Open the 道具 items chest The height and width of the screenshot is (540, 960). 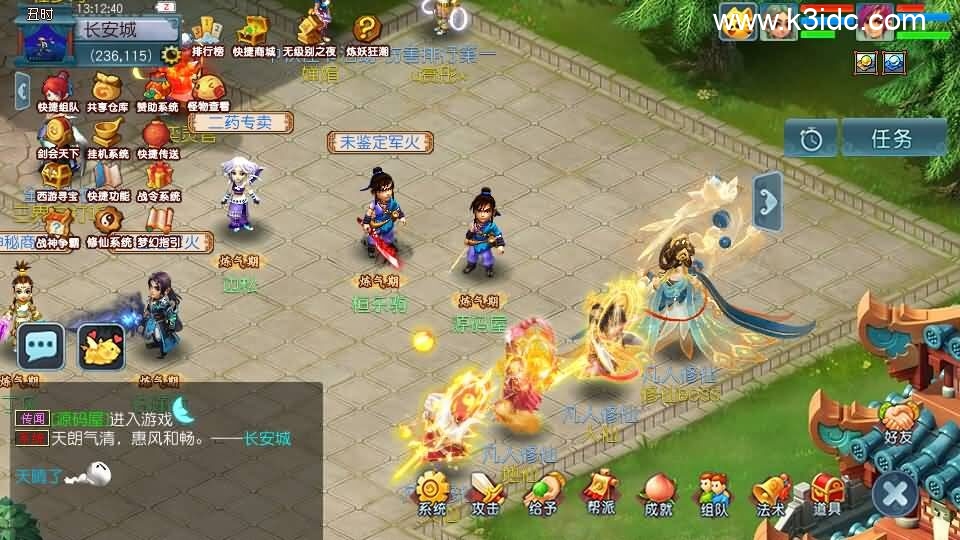(x=826, y=490)
